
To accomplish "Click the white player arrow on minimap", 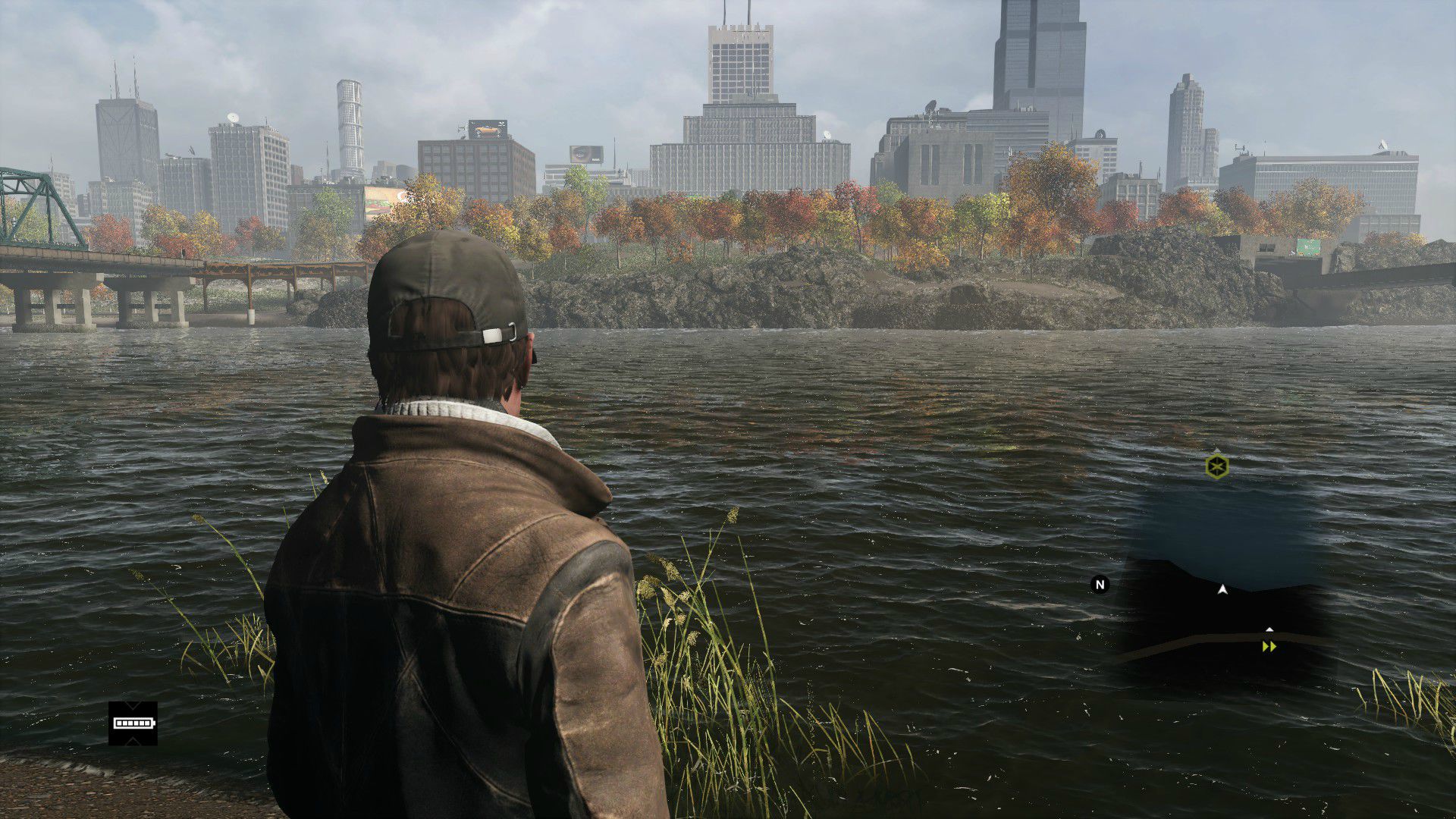I will pyautogui.click(x=1222, y=589).
